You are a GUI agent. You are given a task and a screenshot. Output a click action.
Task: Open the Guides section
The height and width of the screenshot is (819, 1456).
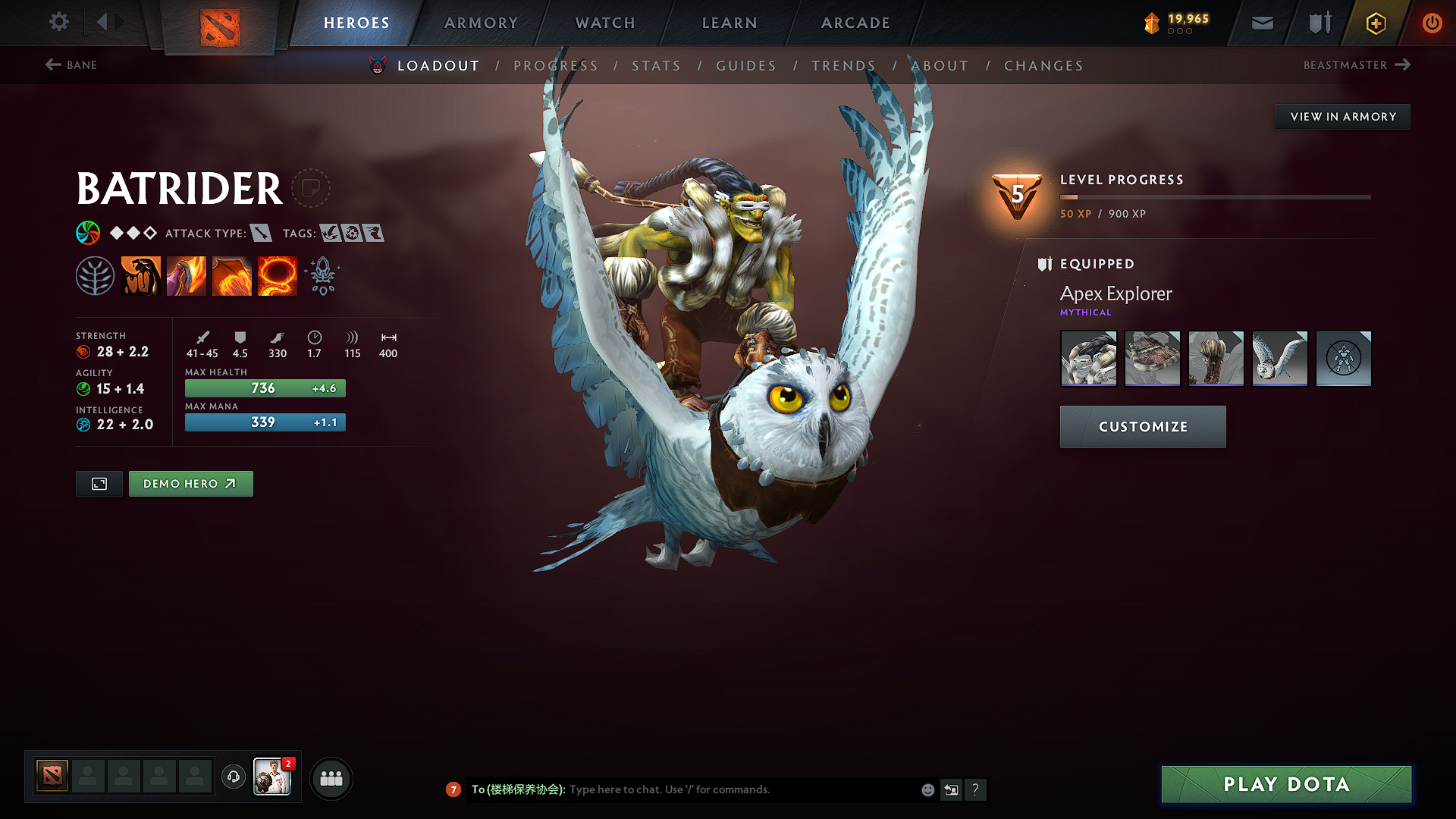tap(746, 66)
